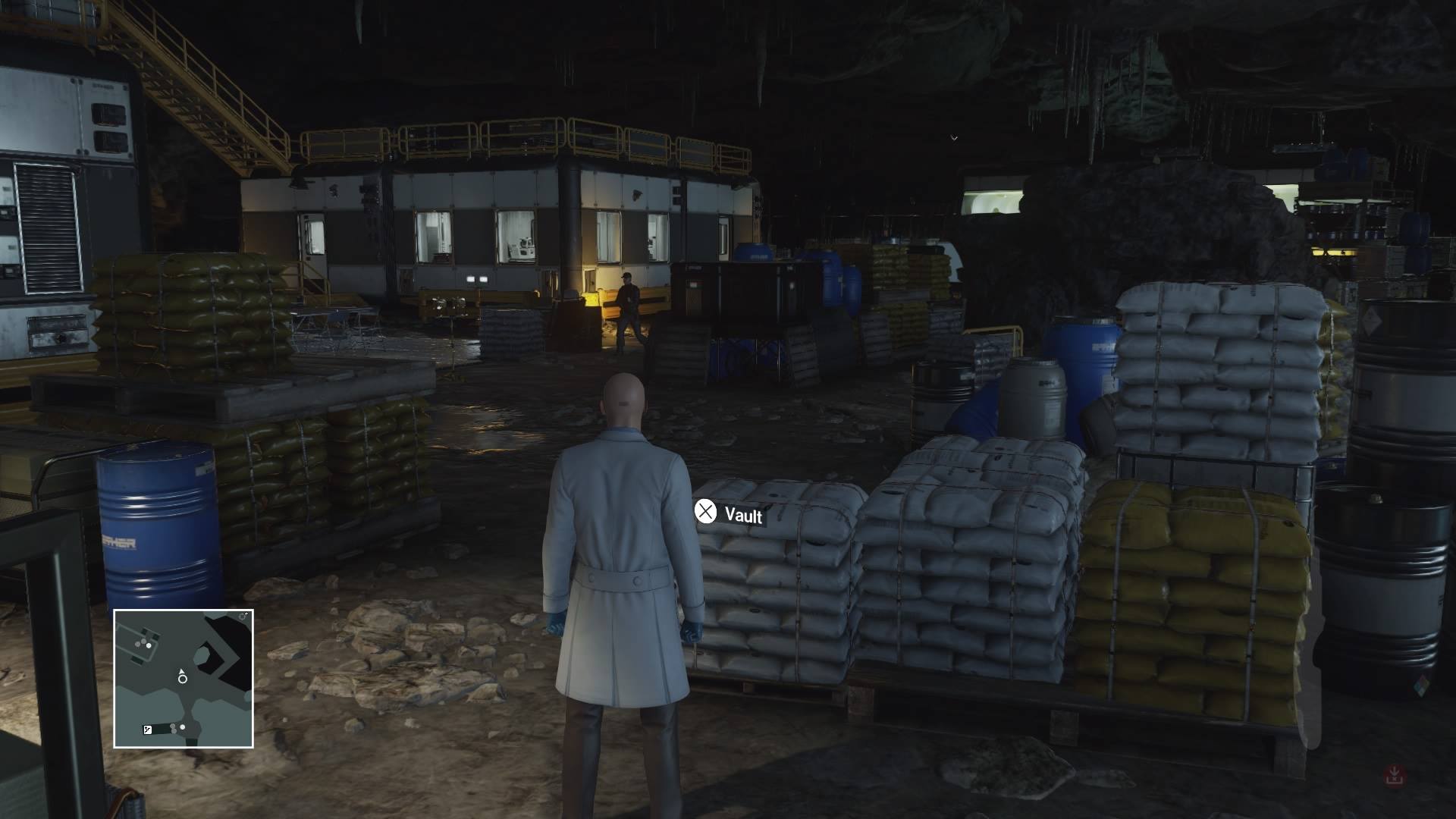Click the minimap in the corner
The height and width of the screenshot is (819, 1456).
(184, 679)
